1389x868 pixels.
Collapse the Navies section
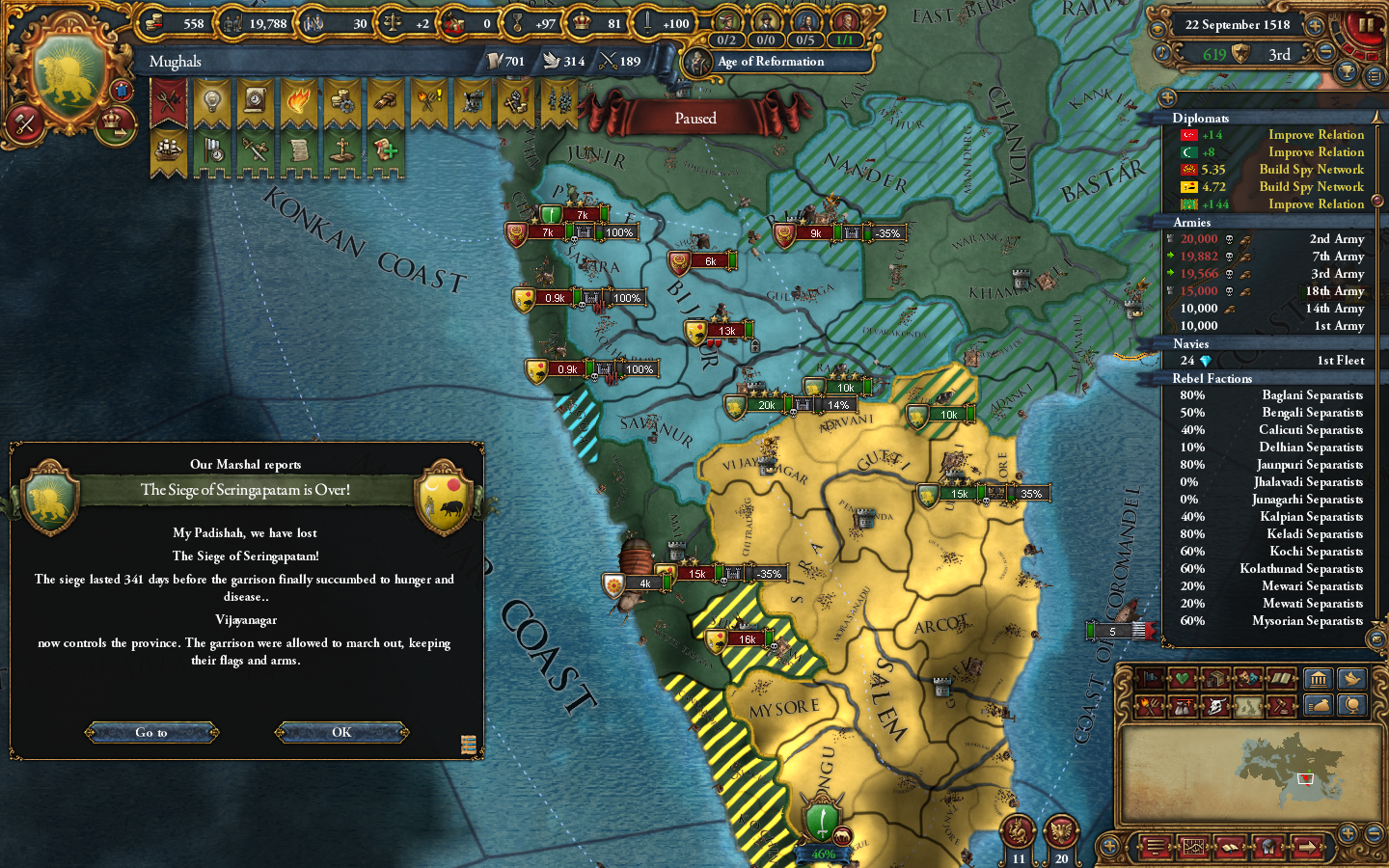click(x=1190, y=343)
